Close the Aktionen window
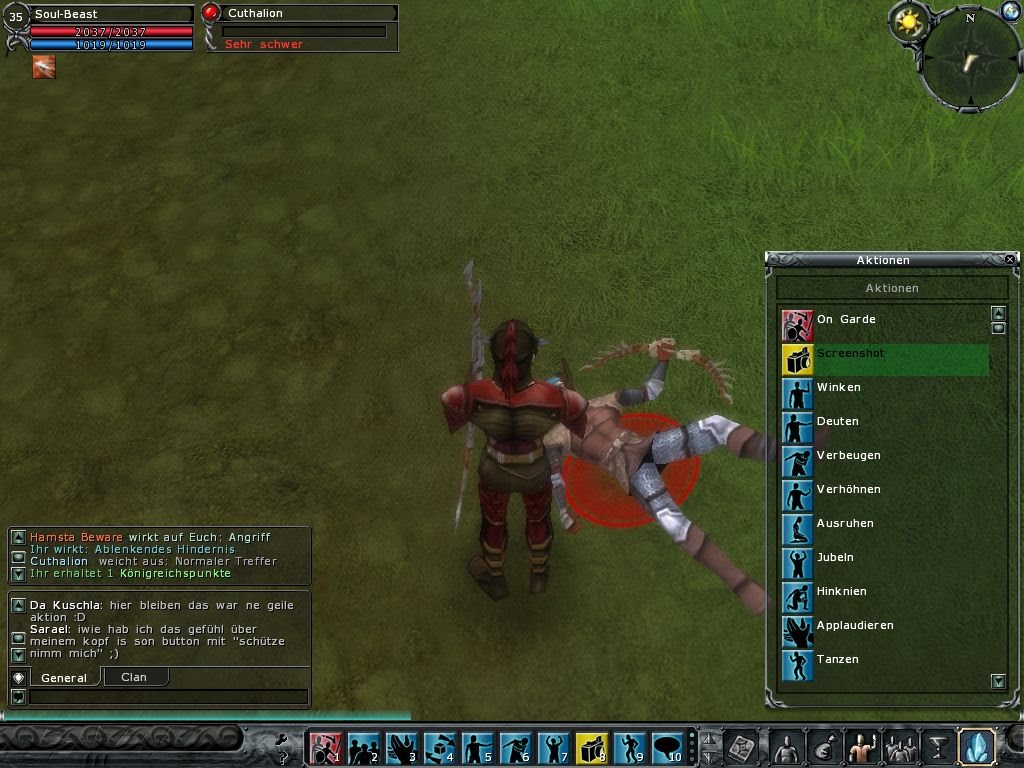1024x768 pixels. click(x=1010, y=260)
